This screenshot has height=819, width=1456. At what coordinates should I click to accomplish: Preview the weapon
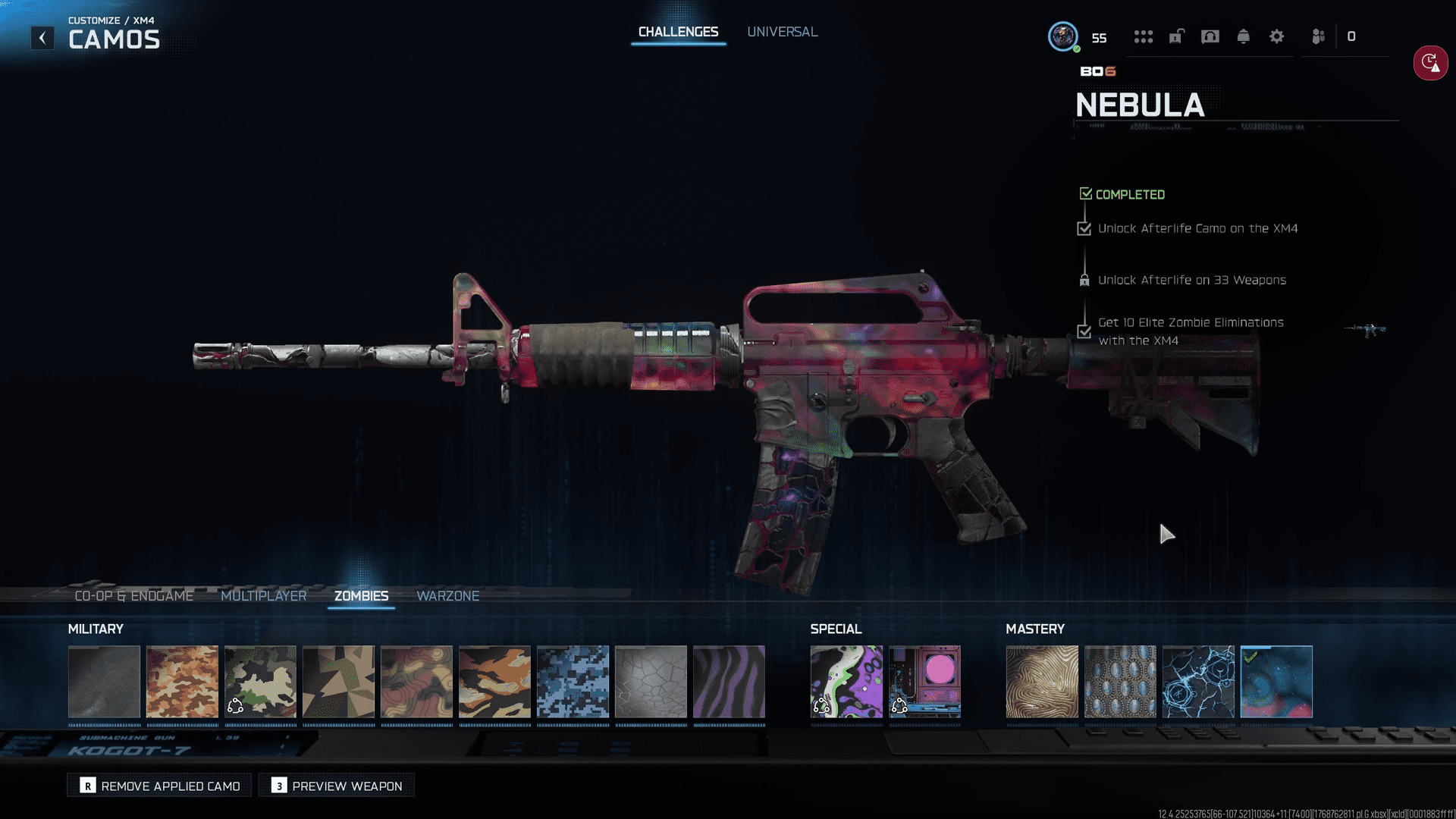point(337,786)
